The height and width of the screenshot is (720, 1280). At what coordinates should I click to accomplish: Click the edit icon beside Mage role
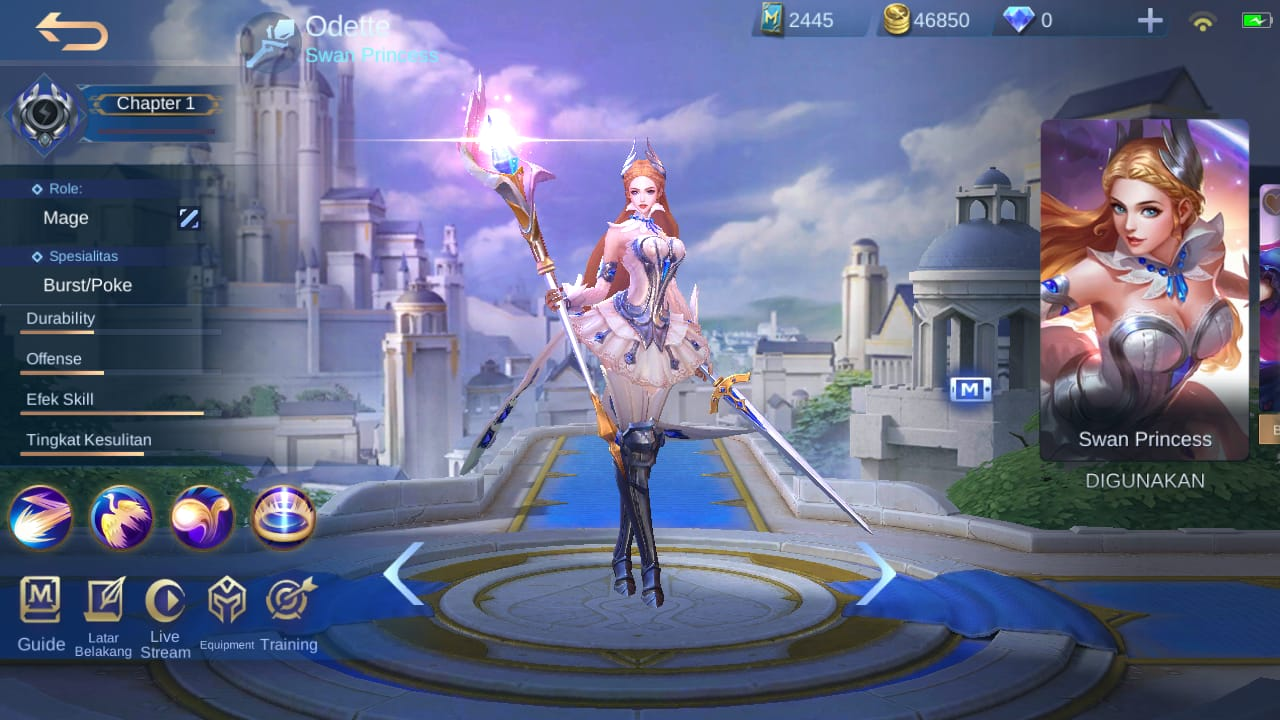tap(189, 218)
